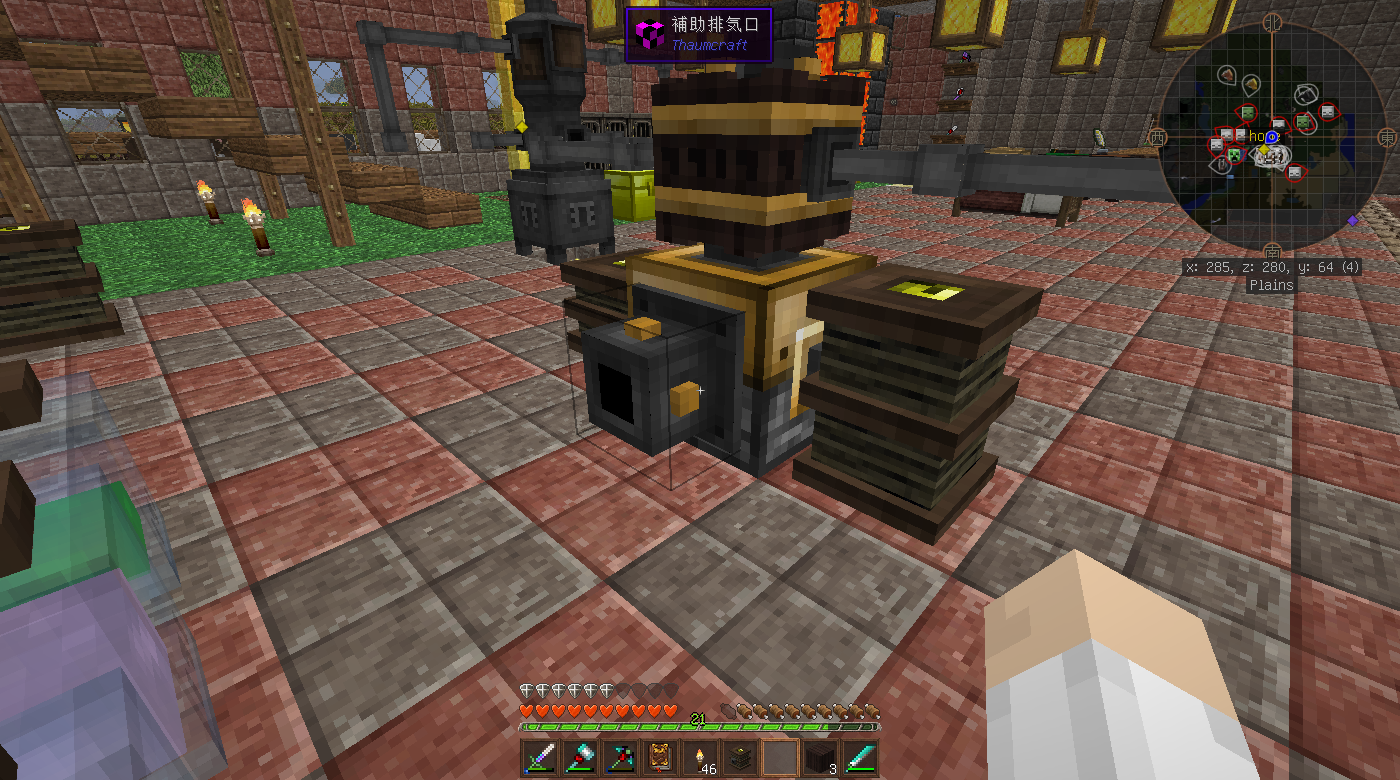Viewport: 1400px width, 780px height.
Task: Select the white-bladed sword hotbar slot
Action: tap(539, 758)
